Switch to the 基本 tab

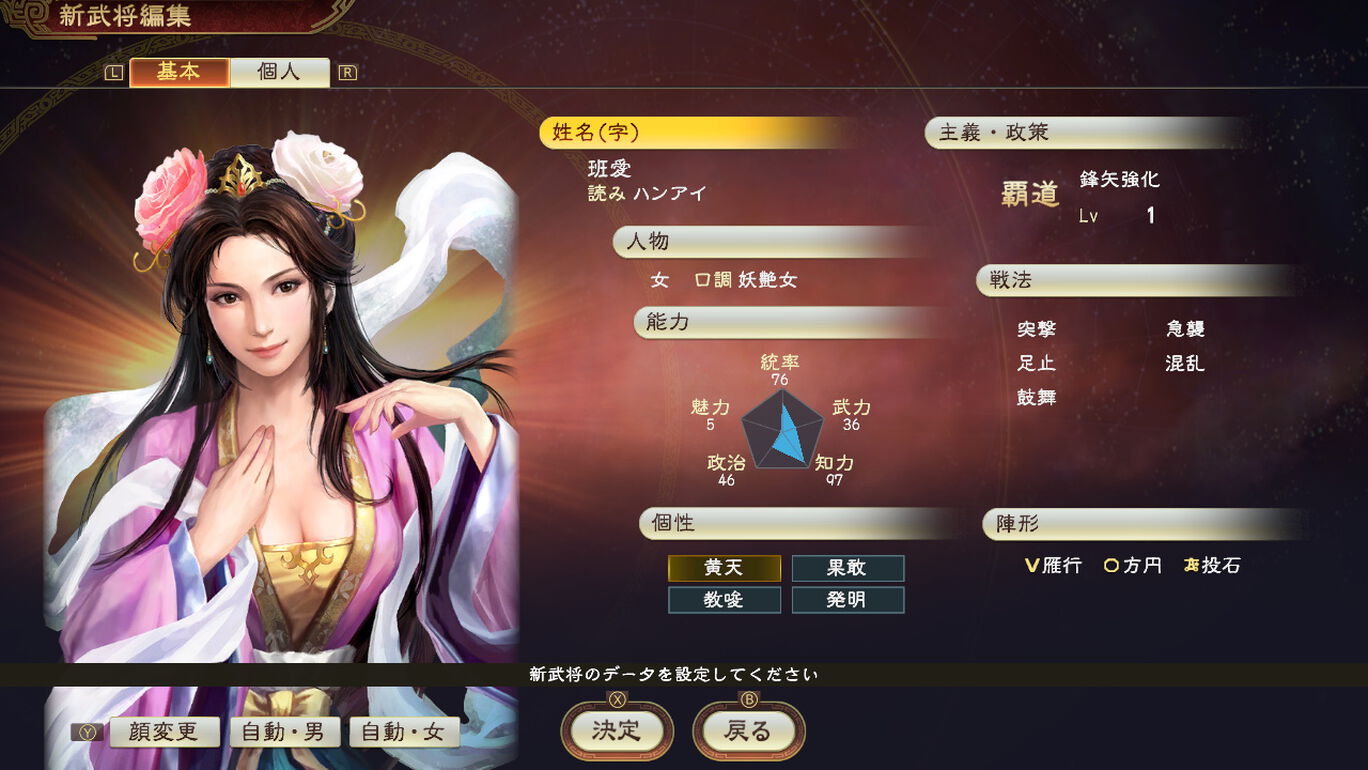(x=179, y=72)
